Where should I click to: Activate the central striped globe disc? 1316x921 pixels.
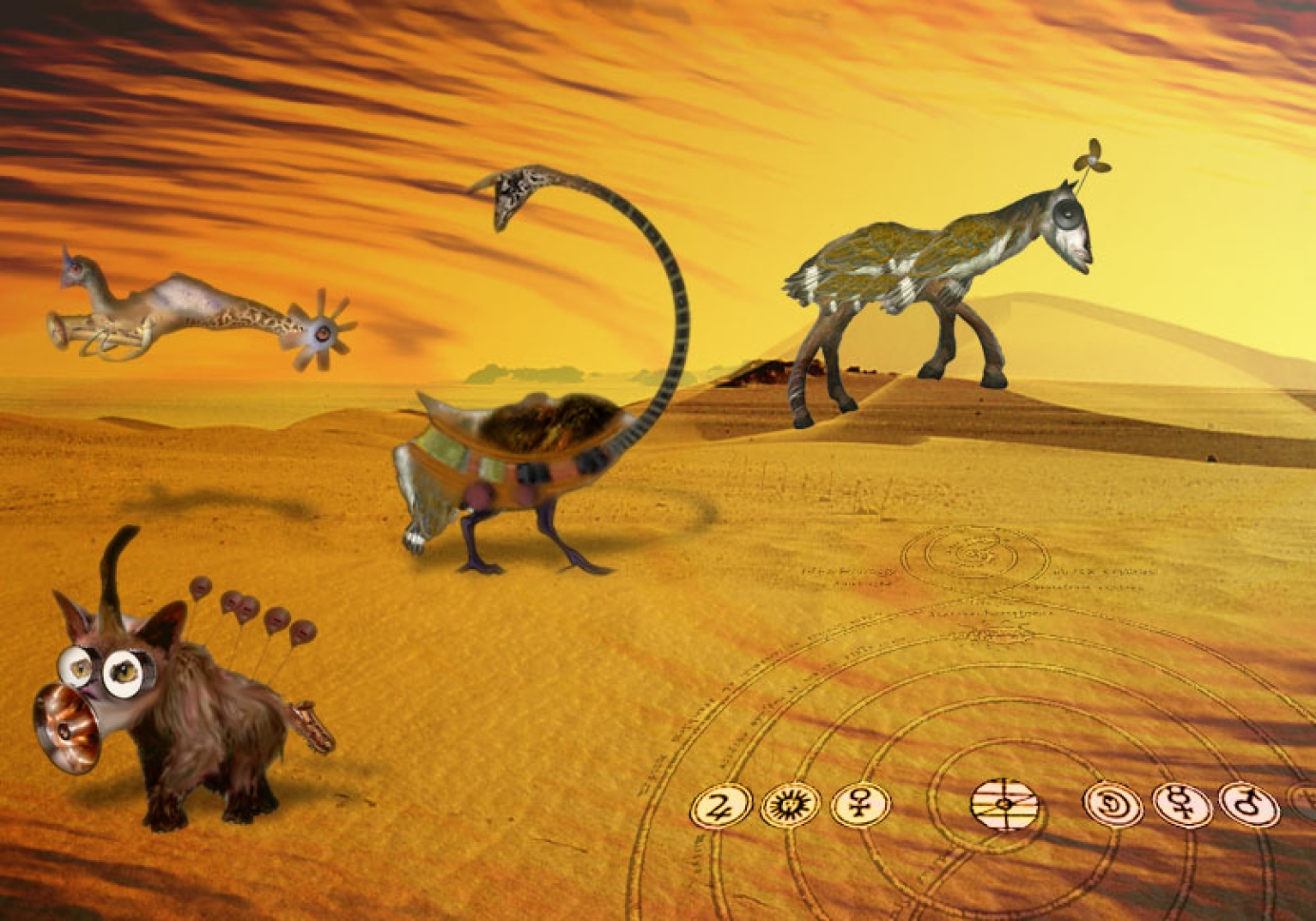pyautogui.click(x=1005, y=804)
